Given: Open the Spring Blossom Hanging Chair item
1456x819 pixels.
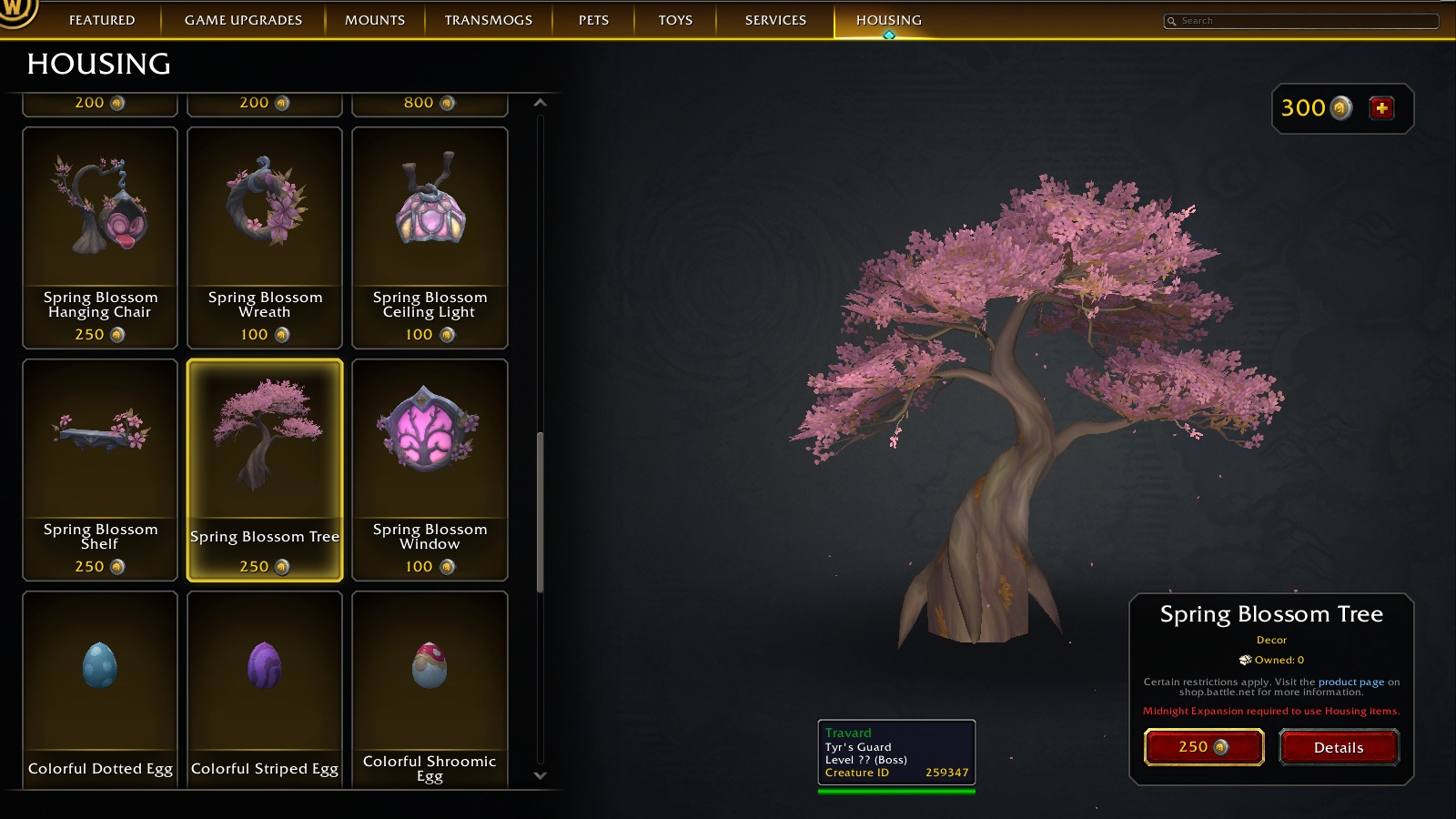Looking at the screenshot, I should click(99, 218).
